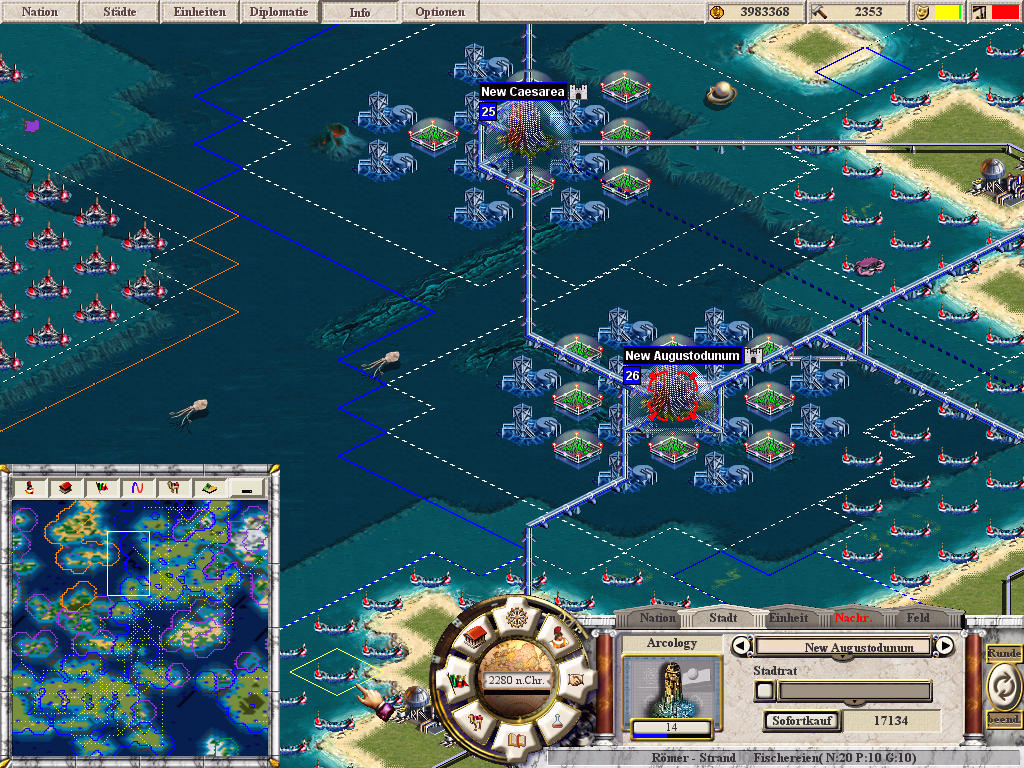Screen dimensions: 1024x768
Task: Open the Info menu
Action: pyautogui.click(x=360, y=12)
